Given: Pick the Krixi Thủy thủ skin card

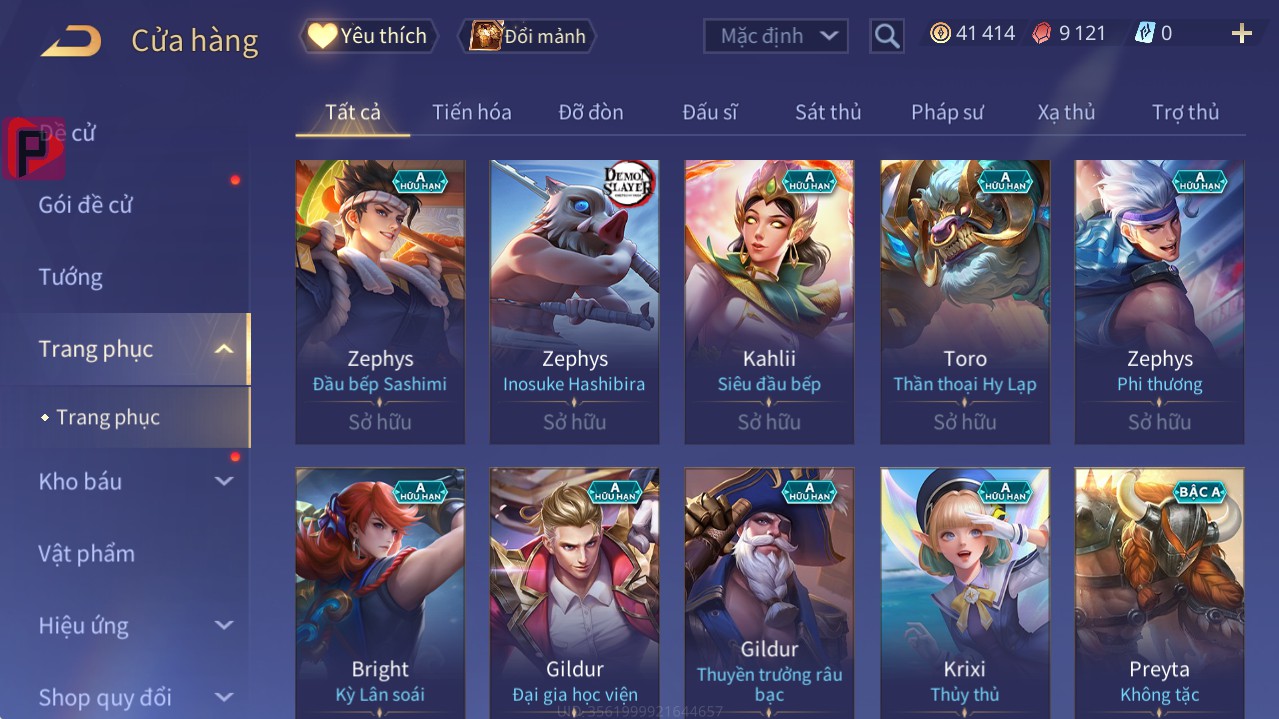Looking at the screenshot, I should 964,592.
